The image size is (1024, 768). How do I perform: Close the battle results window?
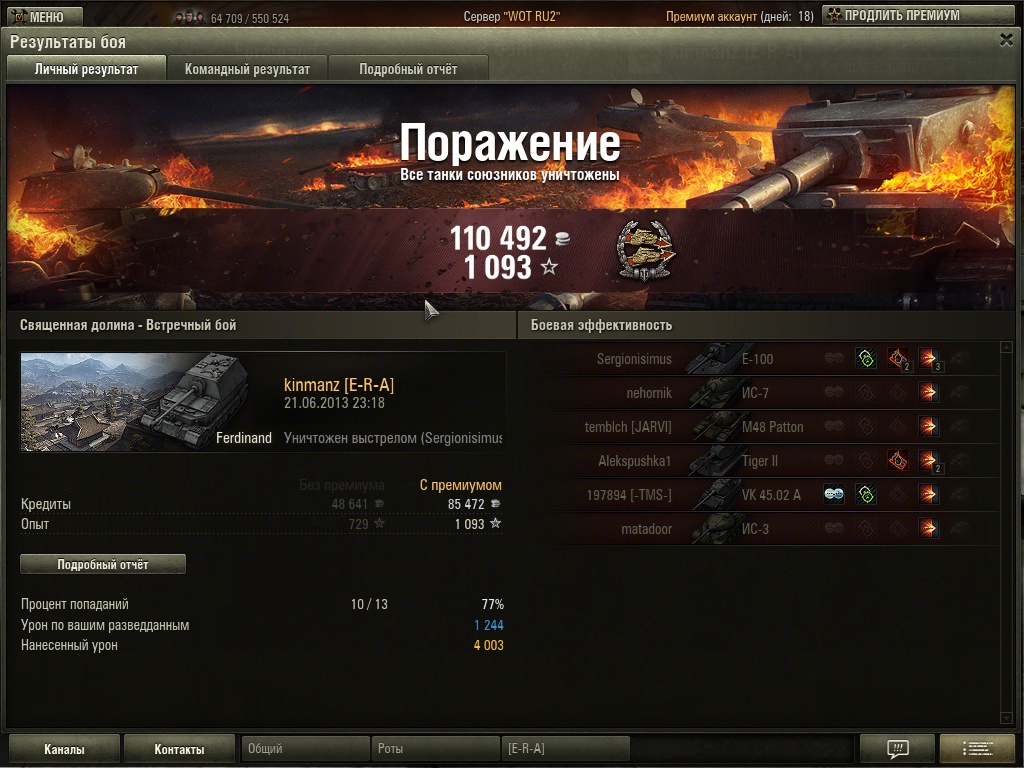coord(1006,40)
